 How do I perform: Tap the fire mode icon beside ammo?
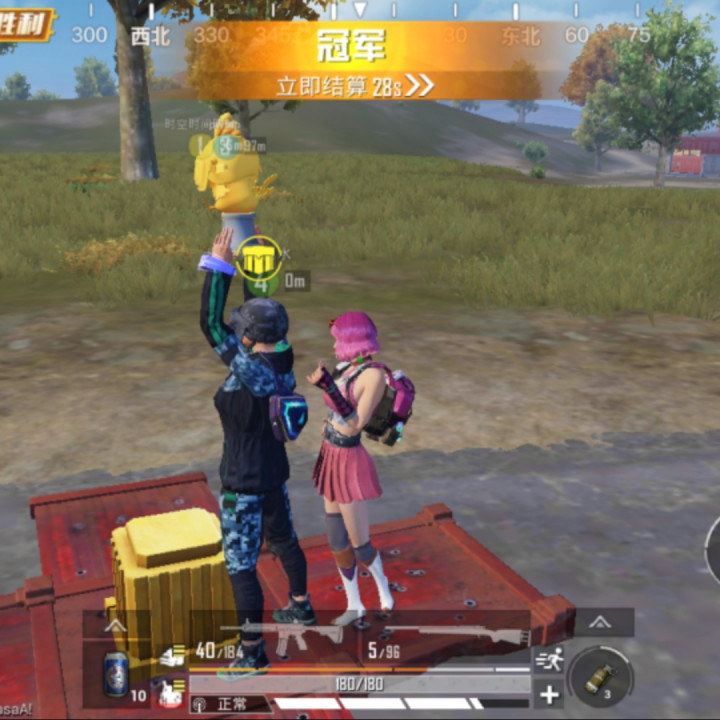coord(172,655)
